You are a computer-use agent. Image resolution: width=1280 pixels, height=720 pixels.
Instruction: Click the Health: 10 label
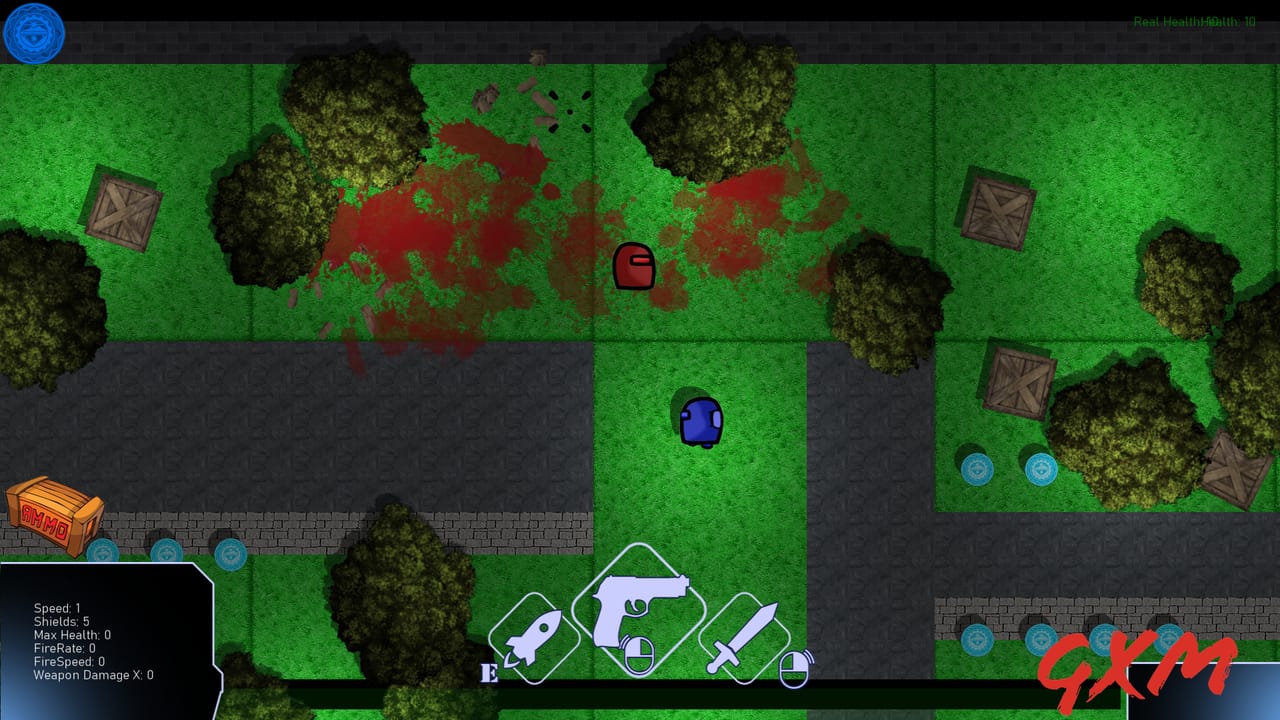(1228, 18)
